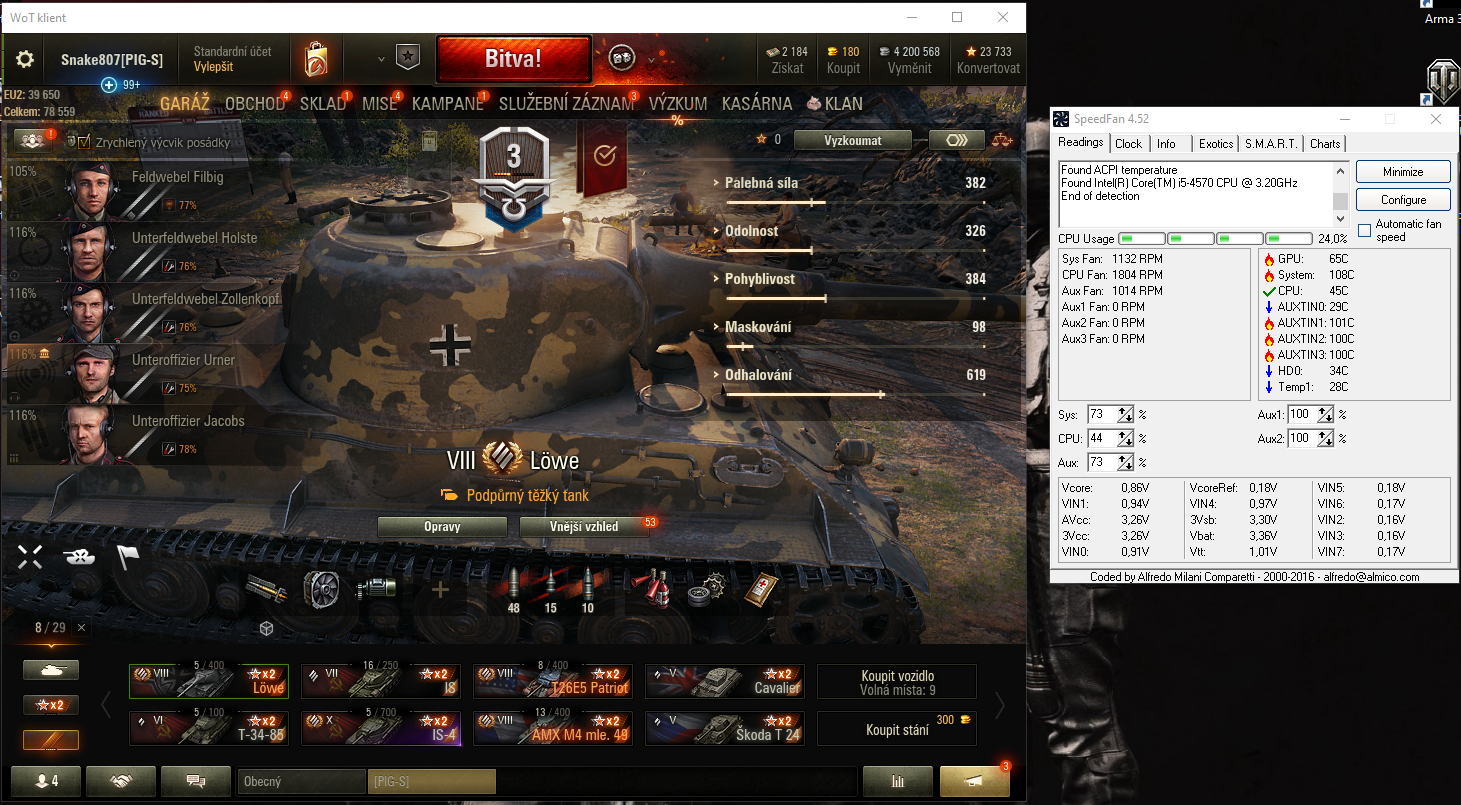Start a battle with the Bitva! button
The height and width of the screenshot is (805, 1461).
pos(513,59)
